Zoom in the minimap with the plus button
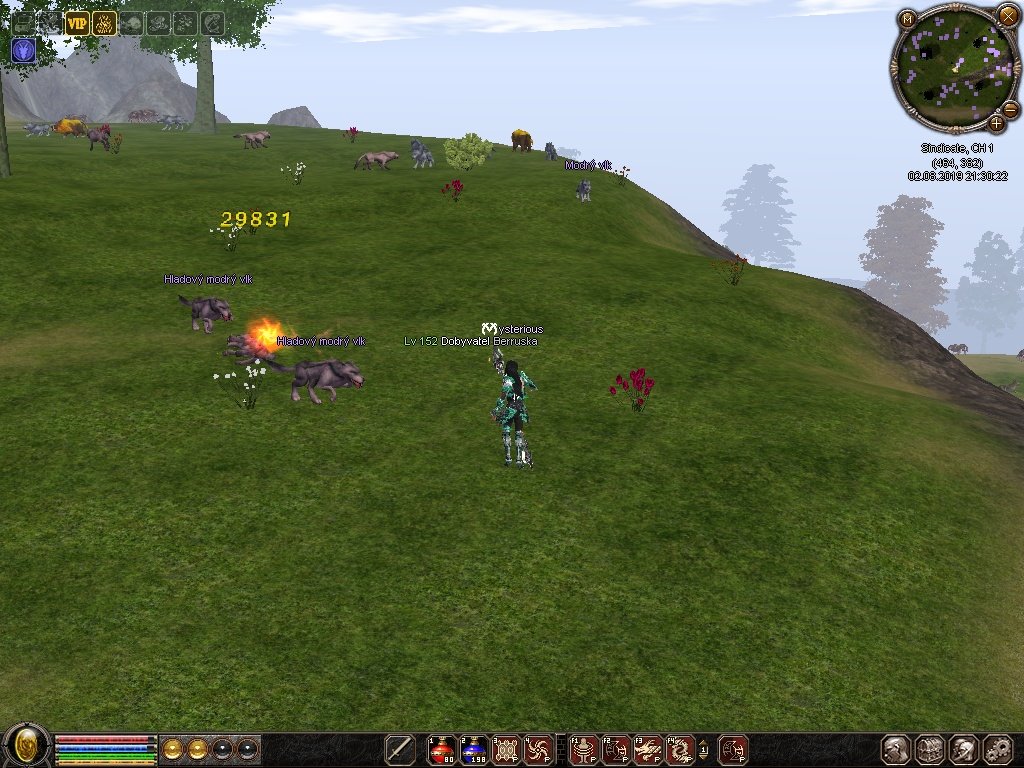The width and height of the screenshot is (1024, 768). click(996, 124)
